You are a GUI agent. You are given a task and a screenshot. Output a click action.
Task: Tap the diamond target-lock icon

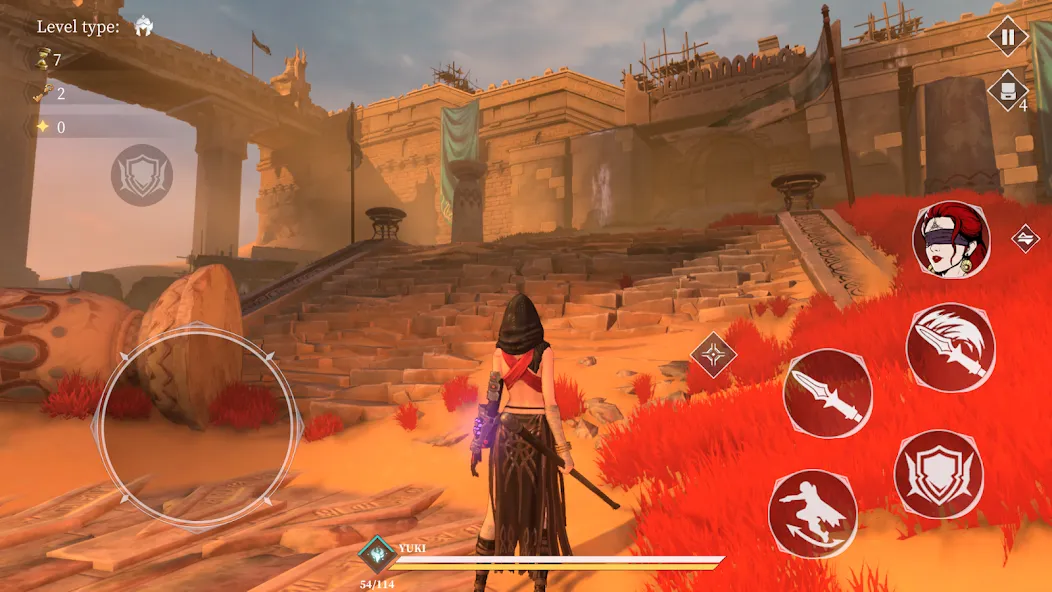pos(713,354)
